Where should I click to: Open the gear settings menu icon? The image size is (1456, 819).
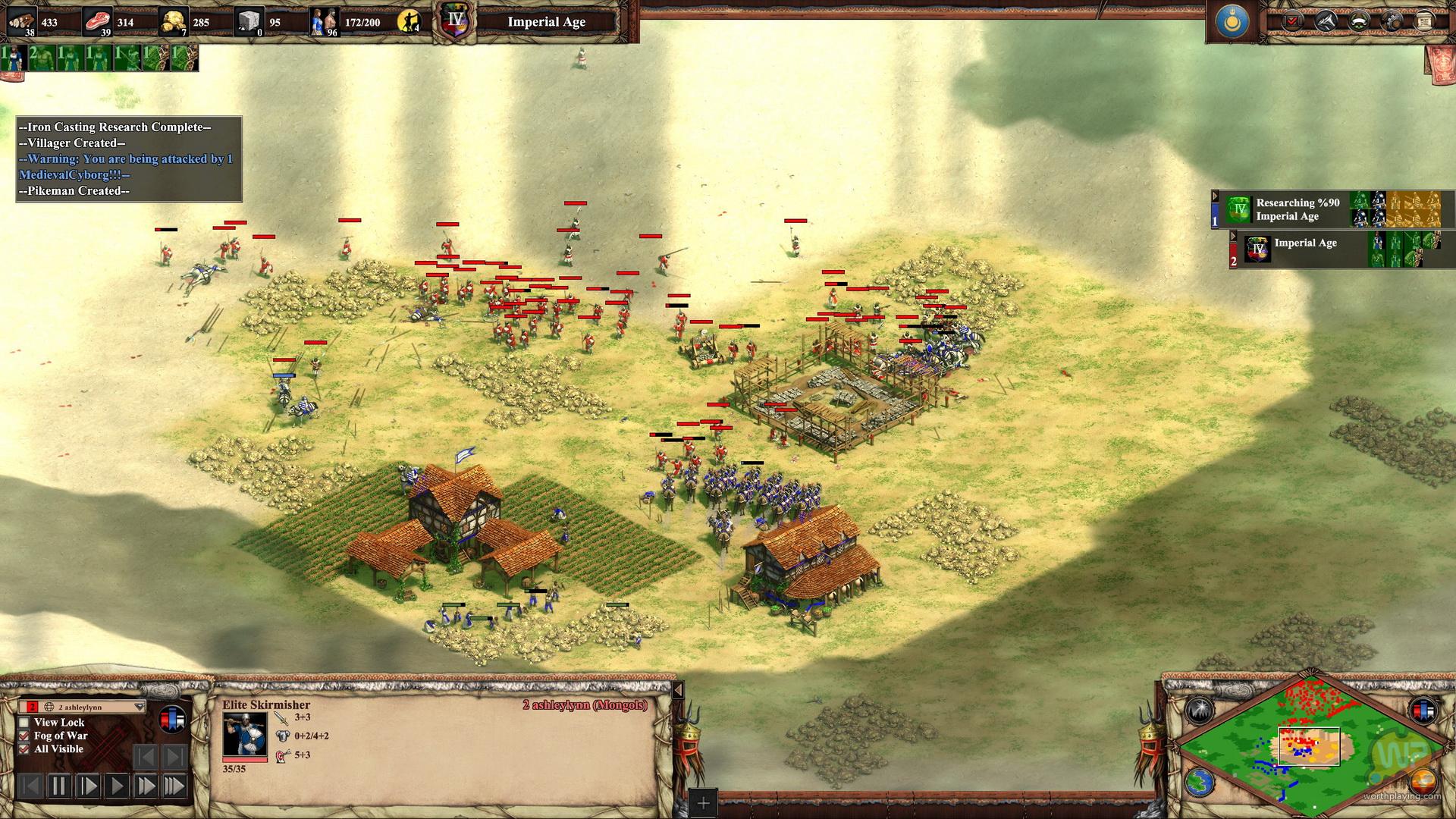(1391, 21)
